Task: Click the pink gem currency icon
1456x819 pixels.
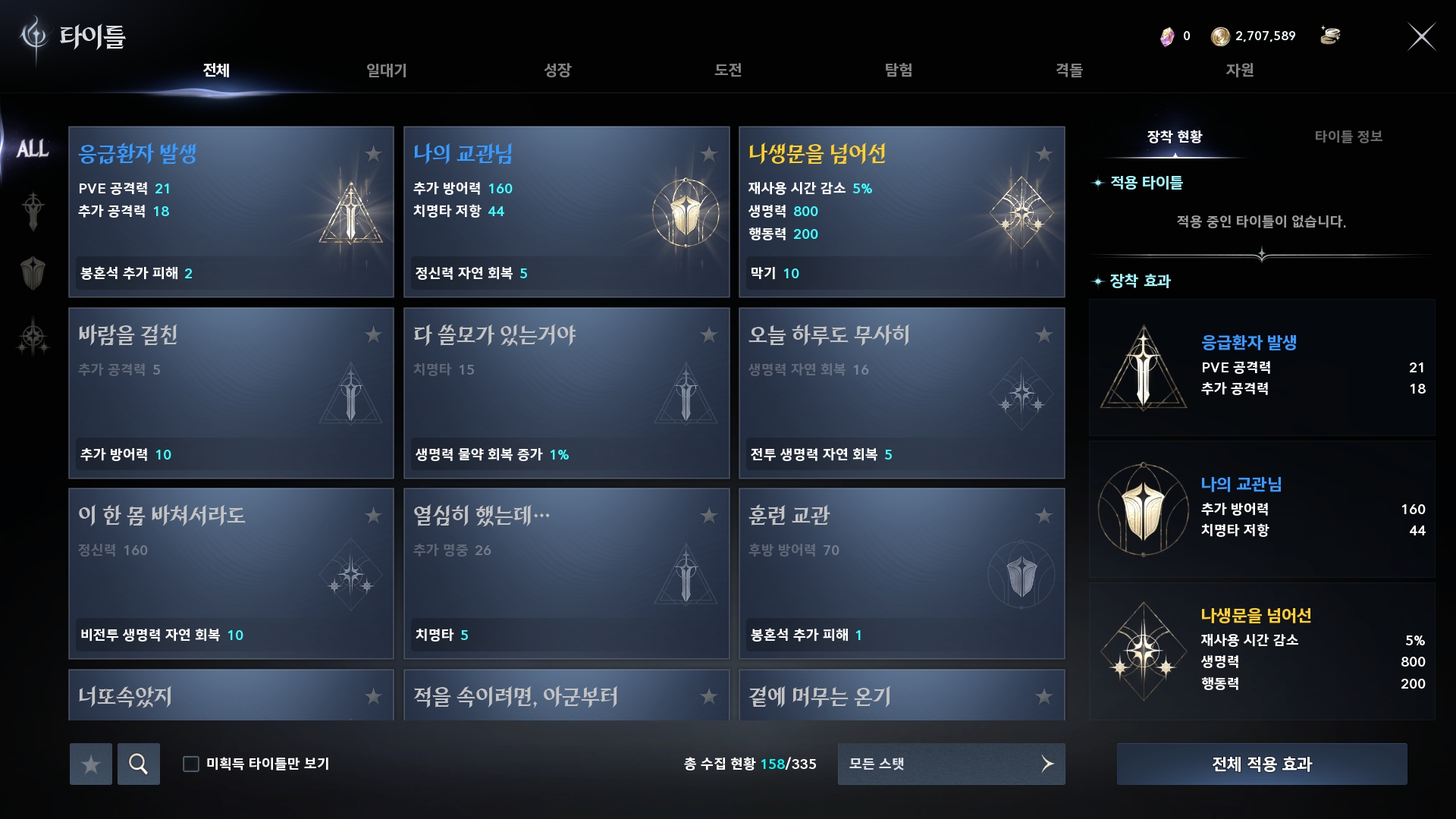Action: pos(1166,36)
